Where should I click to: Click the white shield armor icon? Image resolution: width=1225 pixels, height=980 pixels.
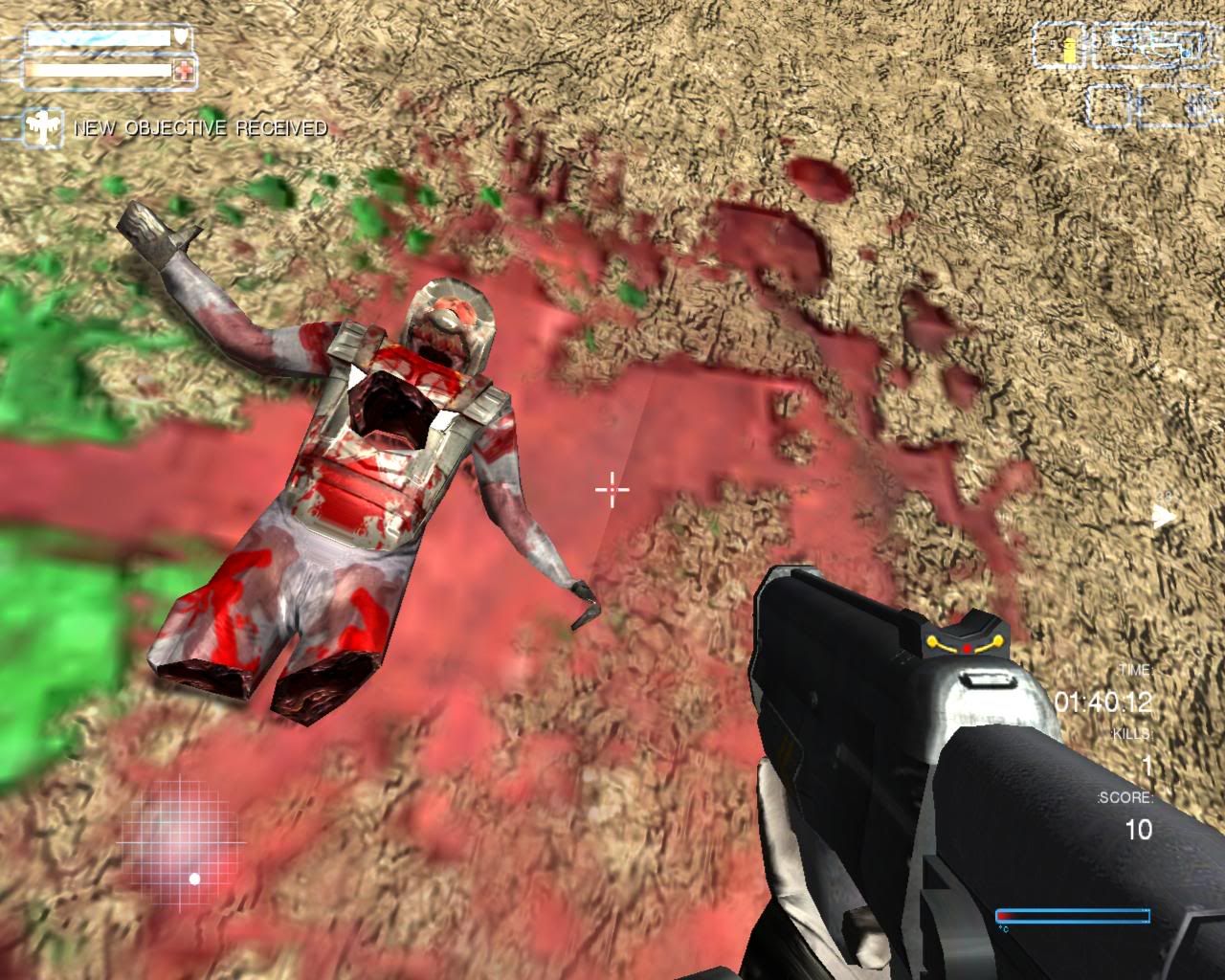coord(182,38)
